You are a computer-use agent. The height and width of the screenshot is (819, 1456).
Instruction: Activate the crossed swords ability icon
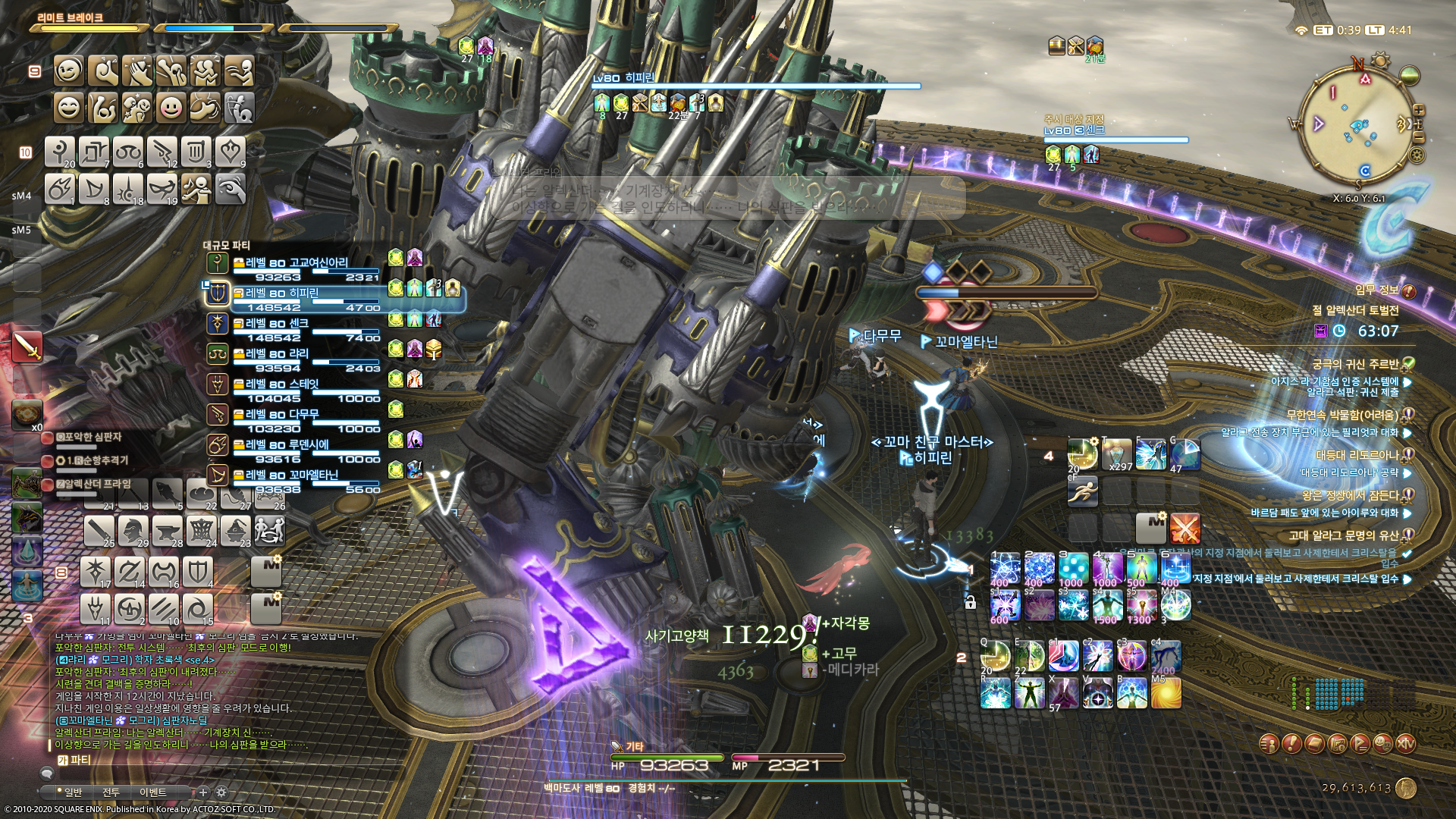pyautogui.click(x=1185, y=528)
